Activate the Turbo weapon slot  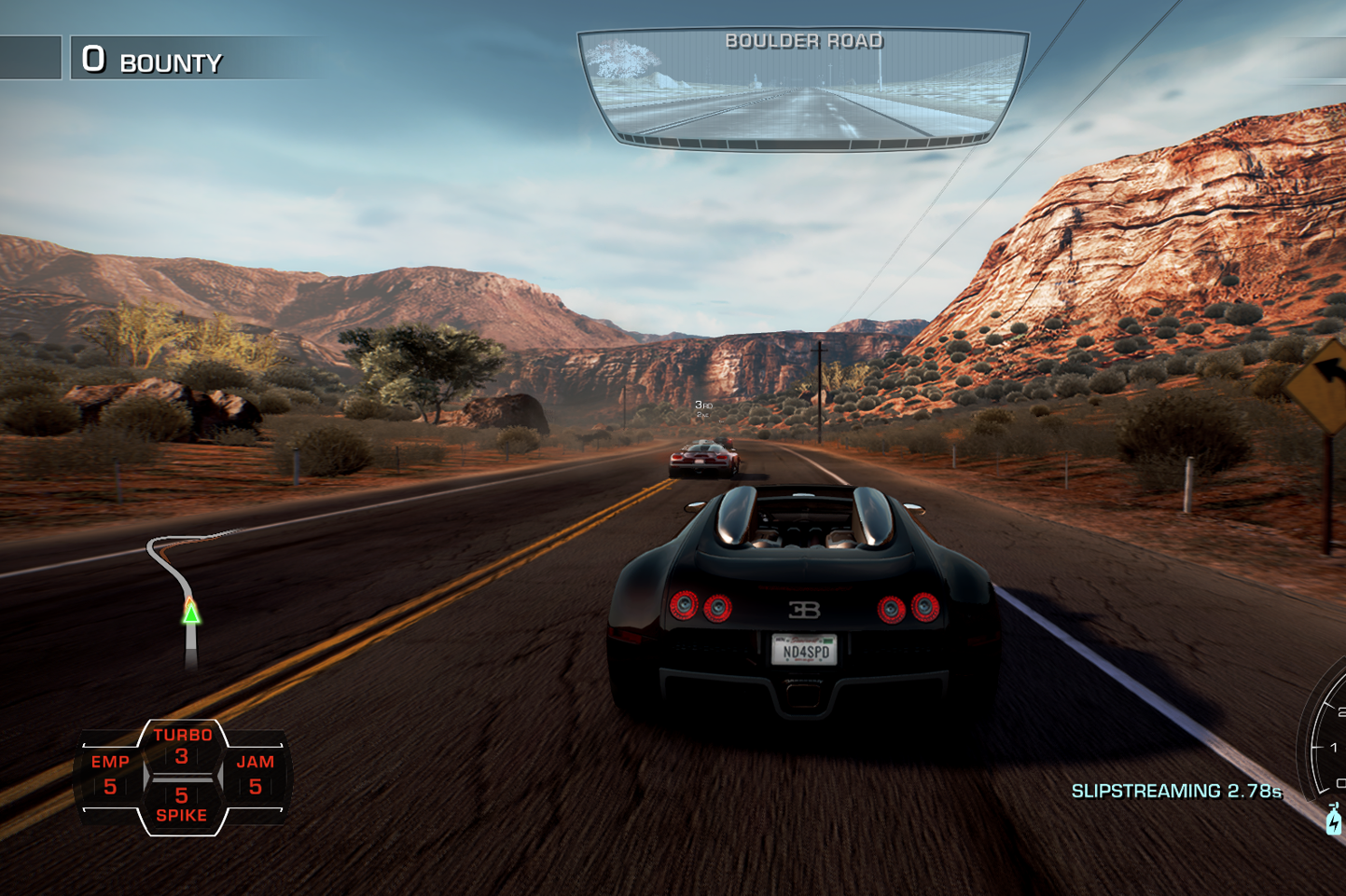[x=182, y=746]
